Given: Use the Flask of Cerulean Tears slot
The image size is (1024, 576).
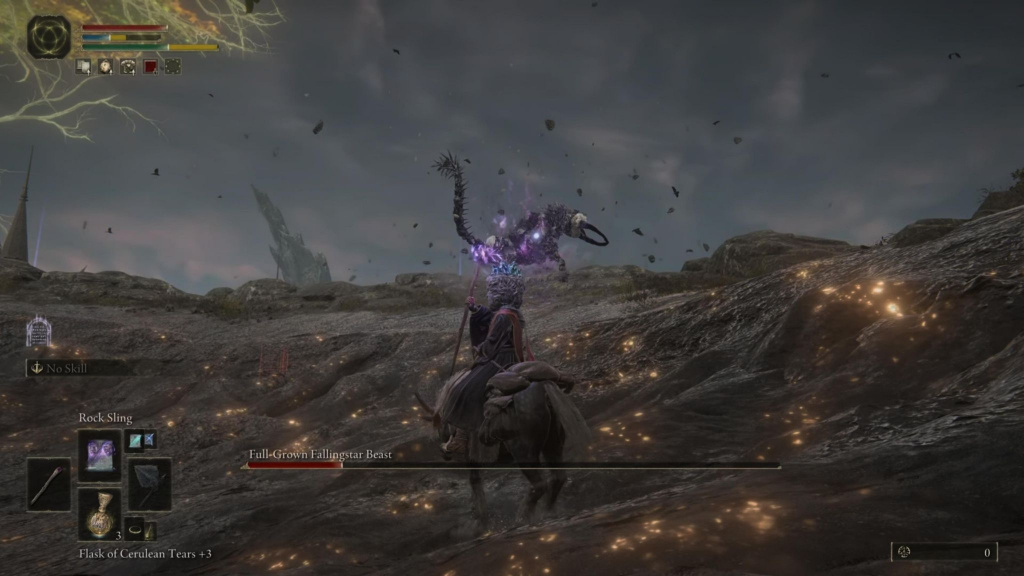Looking at the screenshot, I should pyautogui.click(x=99, y=514).
